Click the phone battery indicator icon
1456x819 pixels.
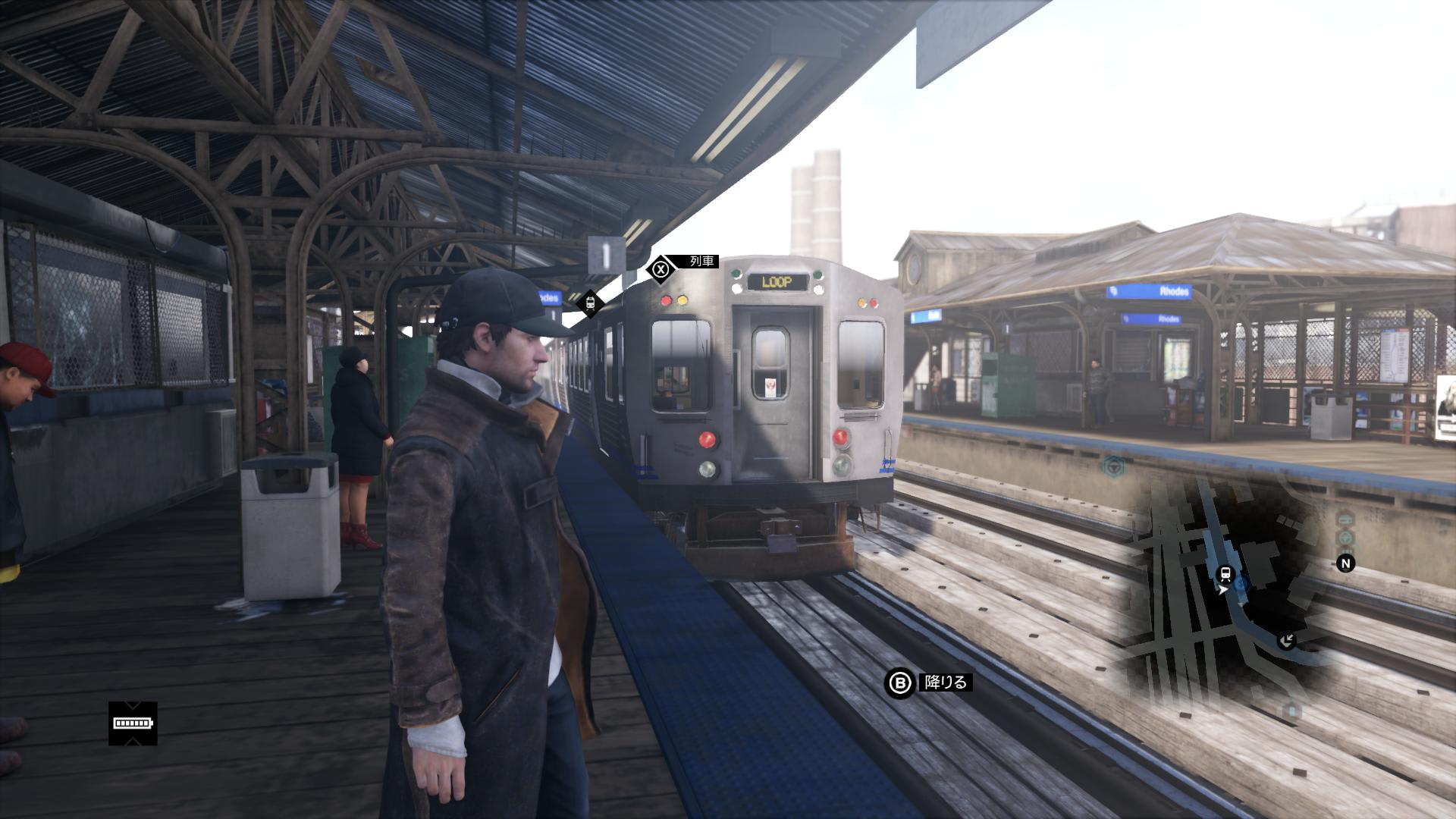[x=133, y=723]
